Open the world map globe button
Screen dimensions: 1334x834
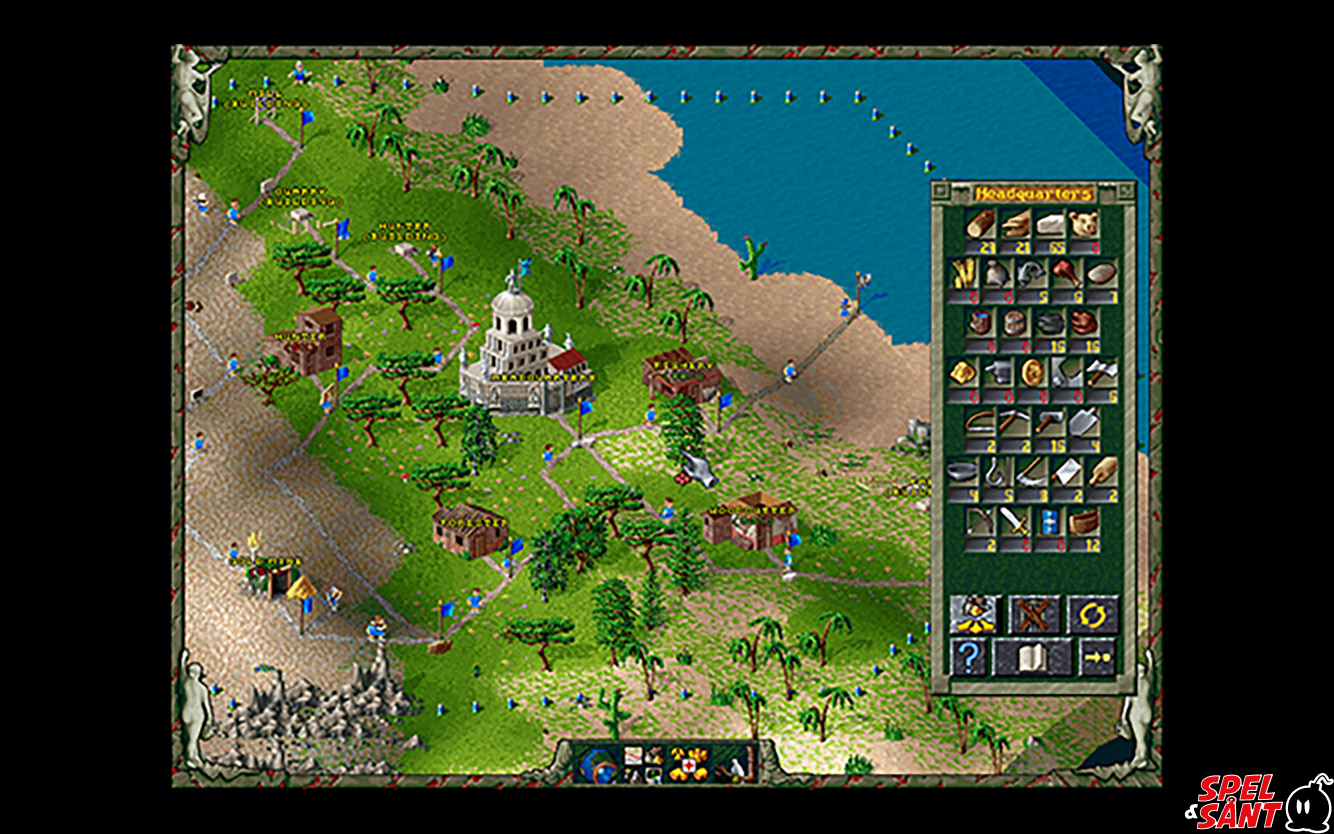(596, 766)
